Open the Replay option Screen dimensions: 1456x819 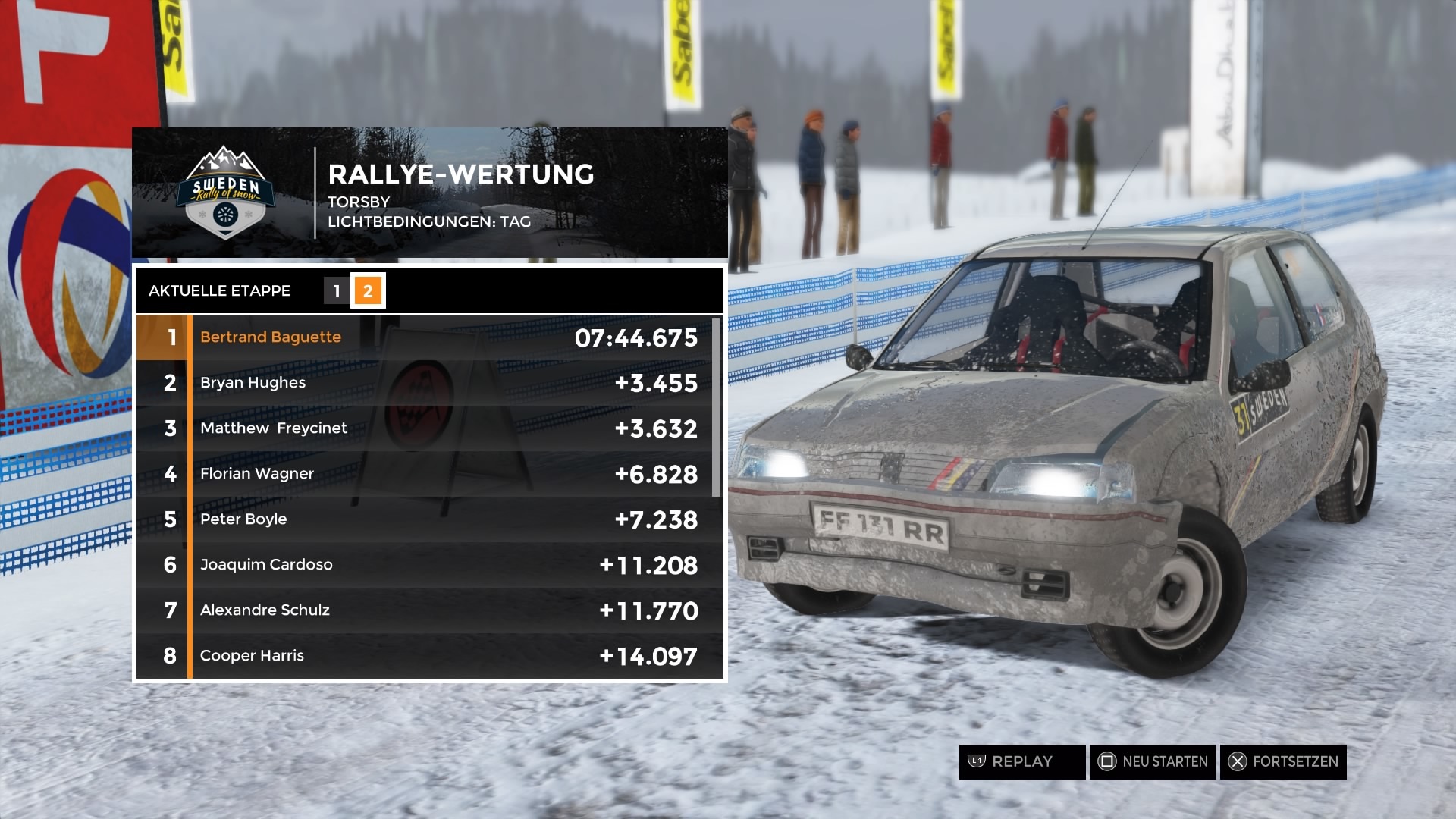1021,761
